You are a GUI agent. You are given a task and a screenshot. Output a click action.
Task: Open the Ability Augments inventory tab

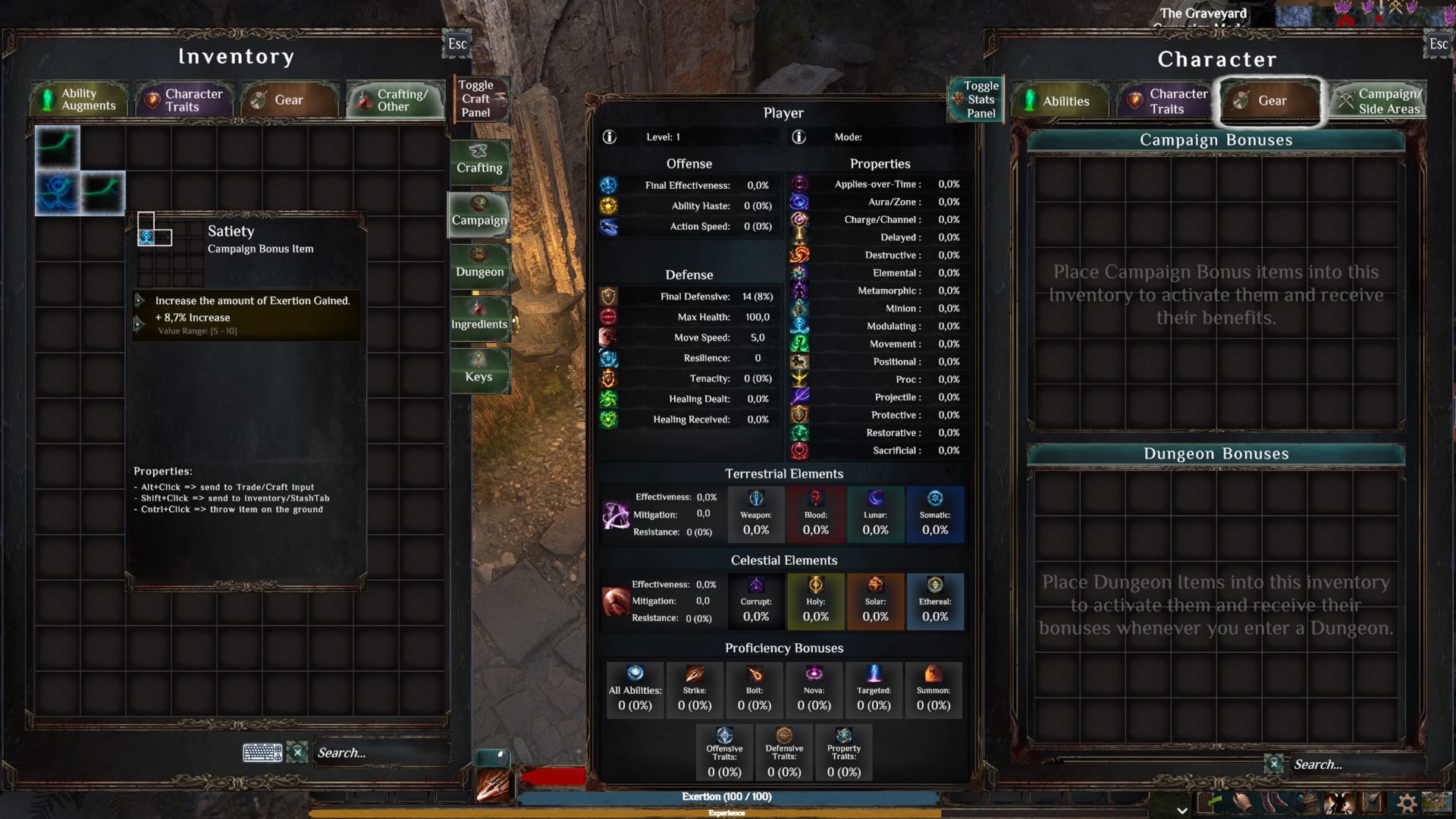click(x=79, y=99)
